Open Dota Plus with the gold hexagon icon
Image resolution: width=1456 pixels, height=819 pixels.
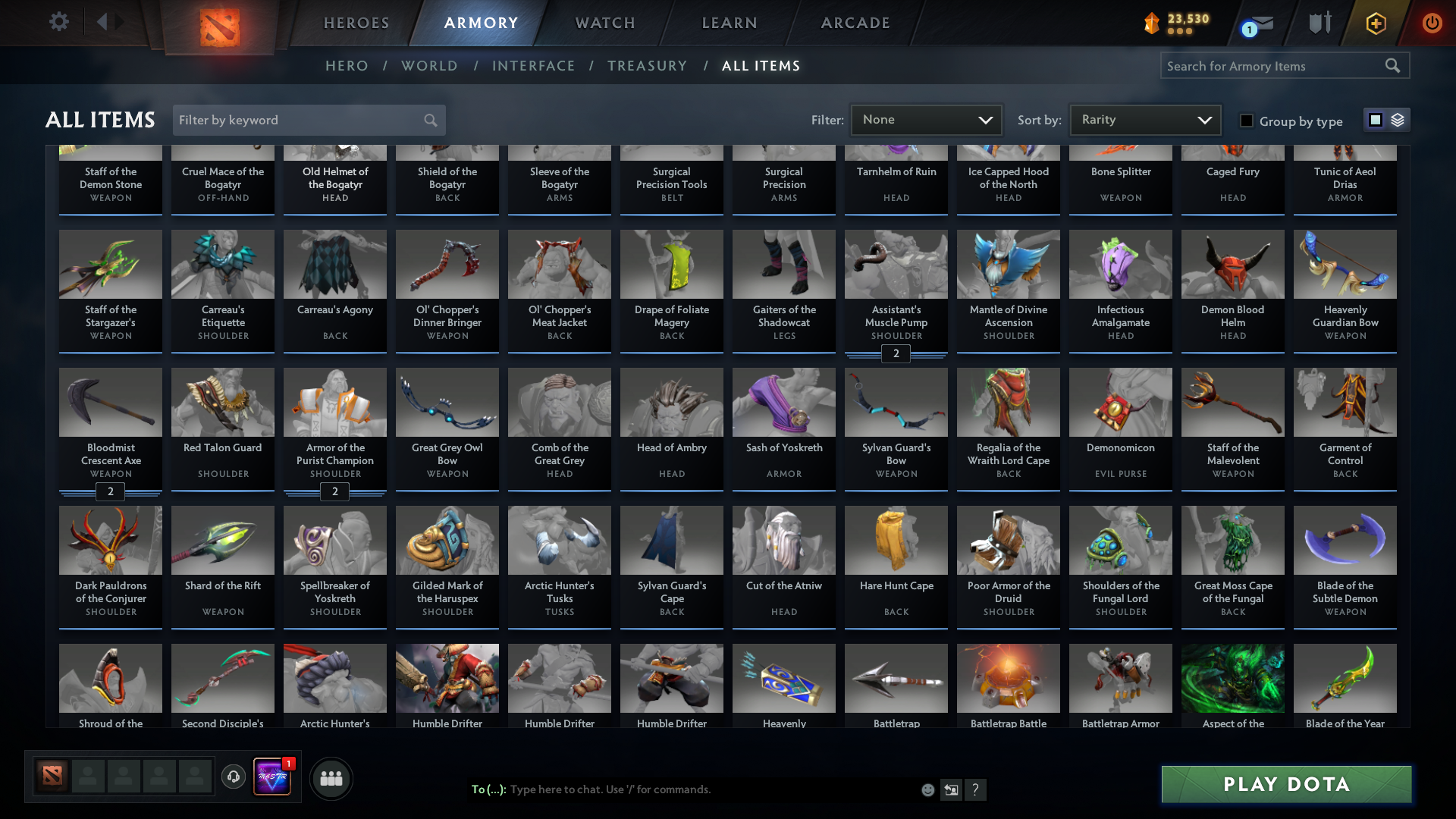[x=1375, y=23]
